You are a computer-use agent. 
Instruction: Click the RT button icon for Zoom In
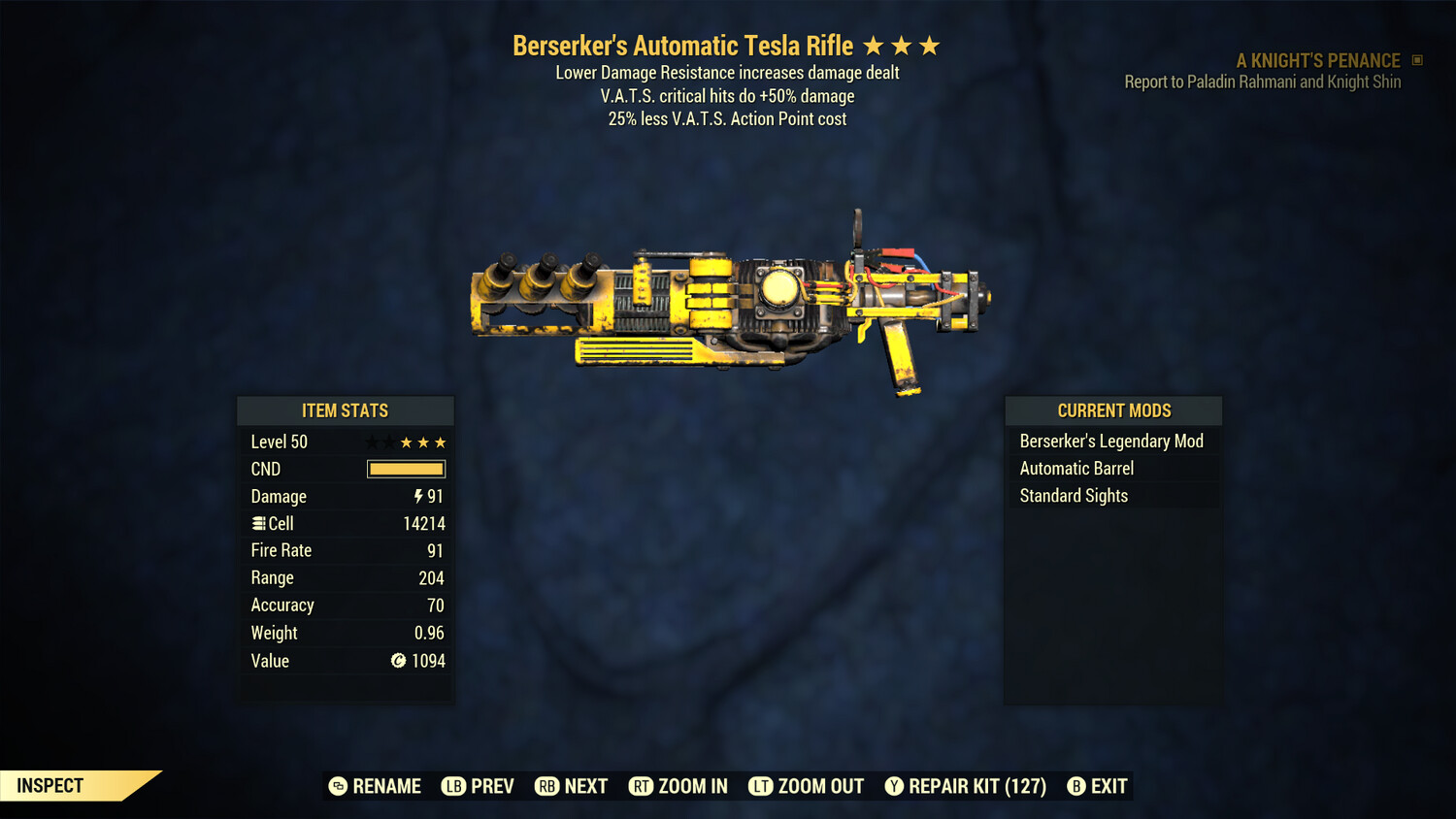[642, 786]
